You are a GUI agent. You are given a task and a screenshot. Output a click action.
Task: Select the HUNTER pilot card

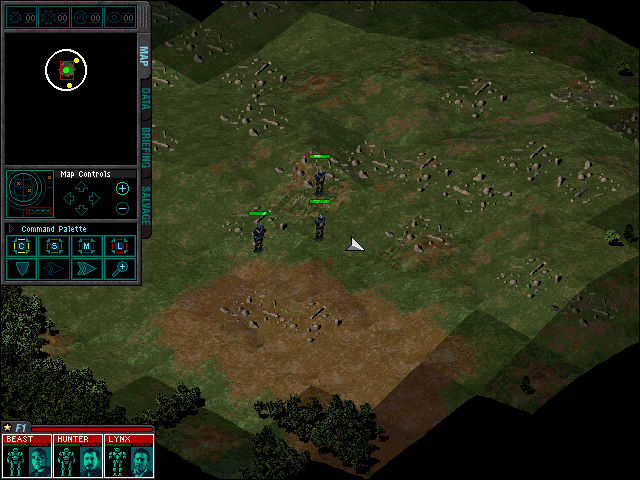point(78,456)
